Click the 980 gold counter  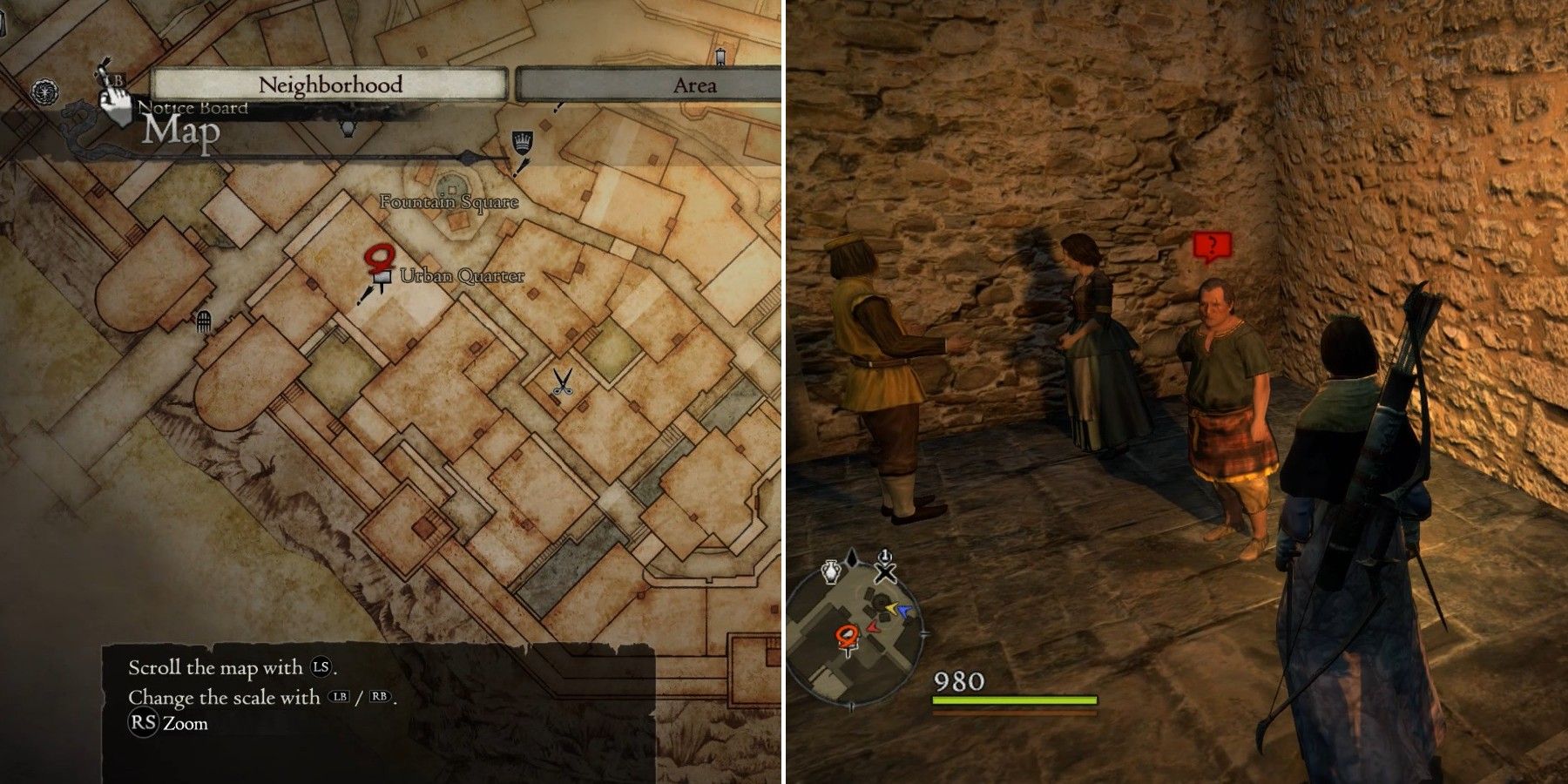coord(958,679)
